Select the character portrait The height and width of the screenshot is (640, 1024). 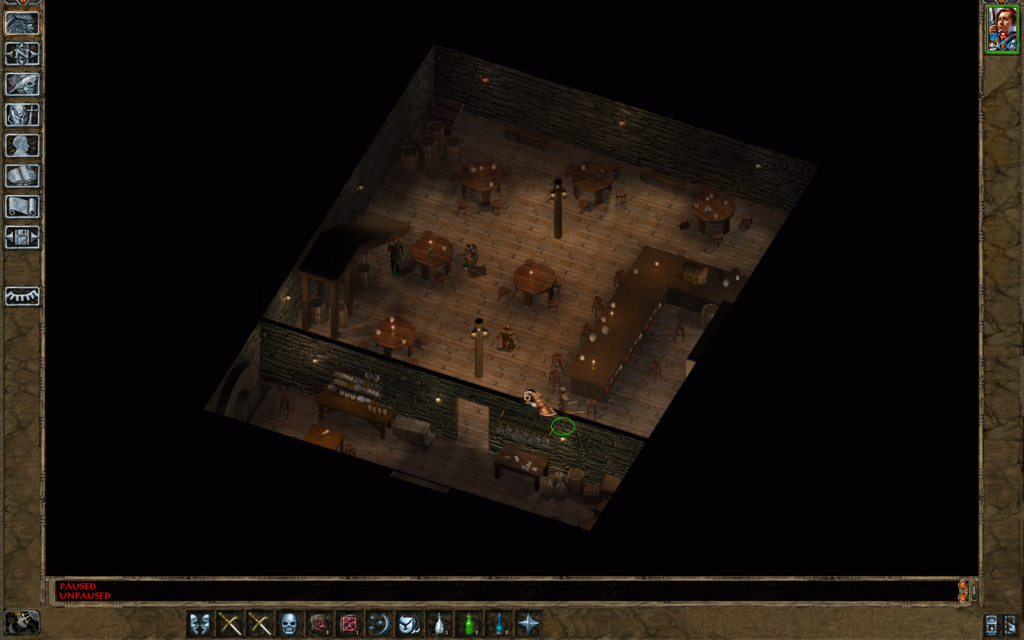1001,30
